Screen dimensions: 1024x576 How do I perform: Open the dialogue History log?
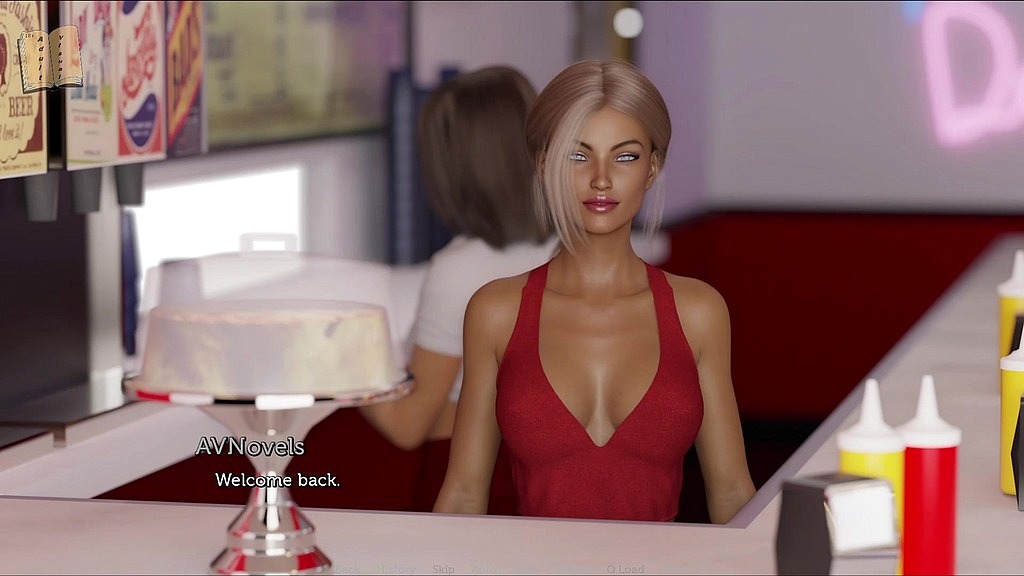point(396,569)
